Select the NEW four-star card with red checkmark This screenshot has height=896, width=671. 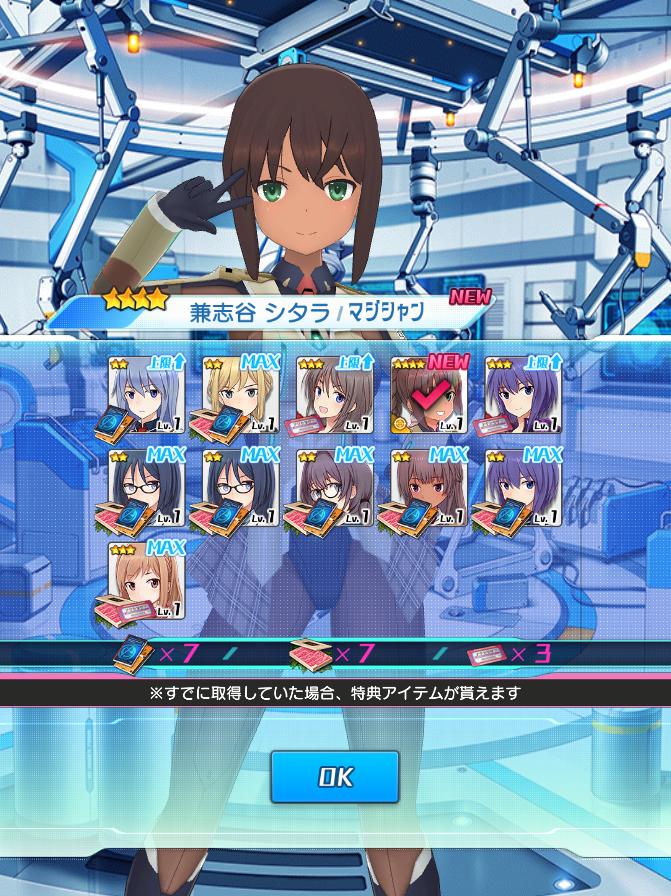coord(428,395)
